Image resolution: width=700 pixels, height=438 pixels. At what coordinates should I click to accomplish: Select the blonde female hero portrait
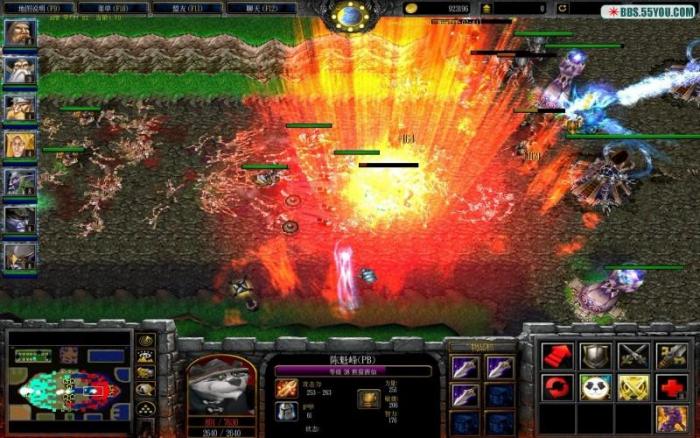pos(20,146)
